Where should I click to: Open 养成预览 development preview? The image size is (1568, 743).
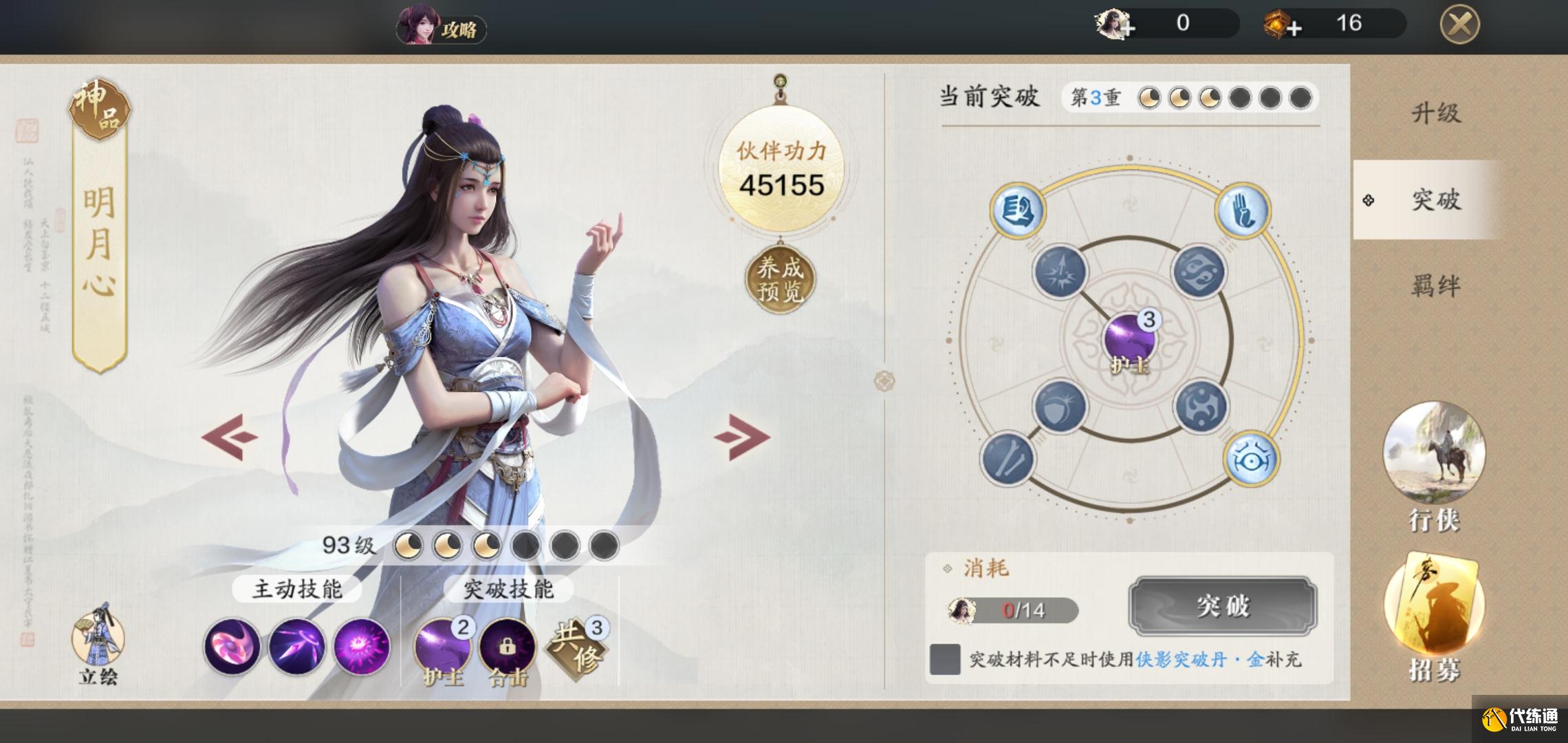pos(780,279)
